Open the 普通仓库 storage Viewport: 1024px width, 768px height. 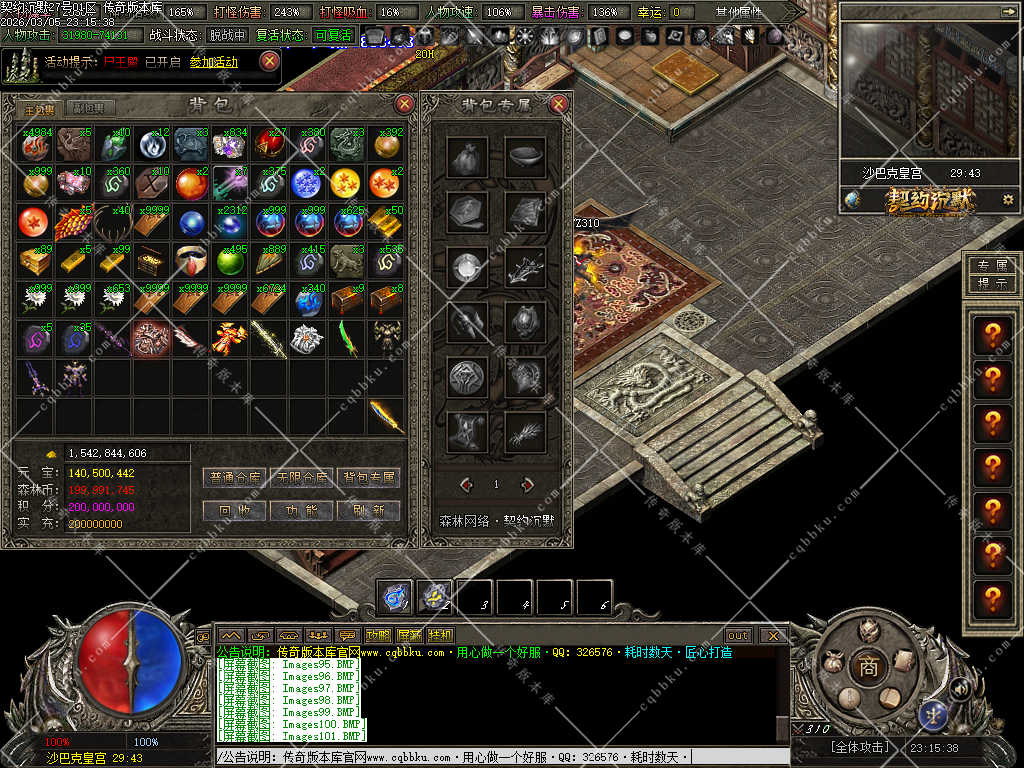(x=234, y=478)
